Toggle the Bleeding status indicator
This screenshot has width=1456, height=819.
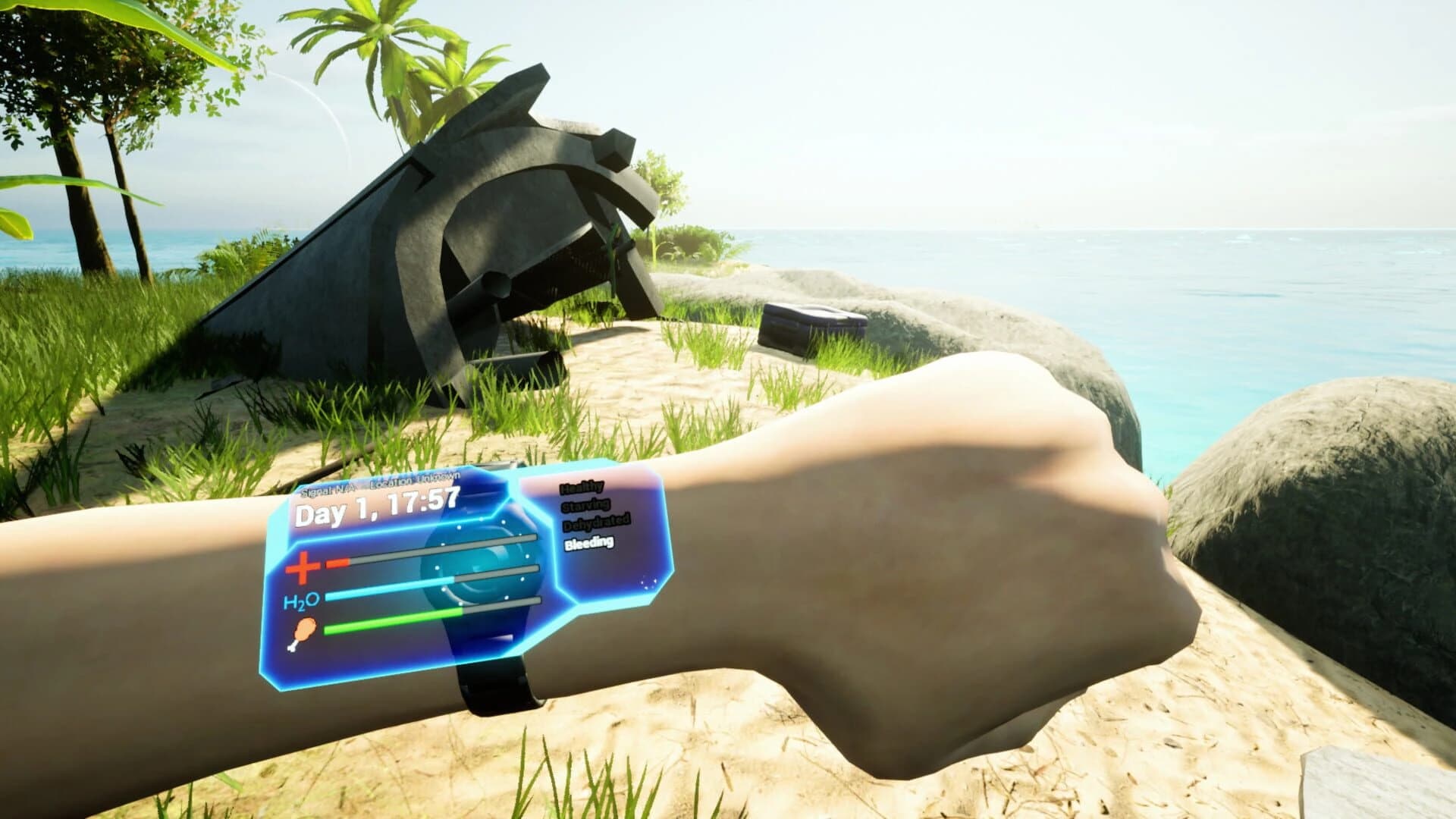588,542
